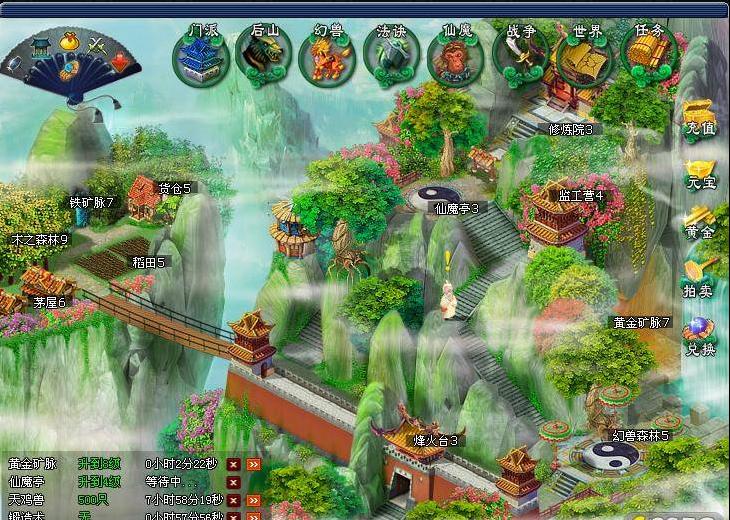730x520 pixels.
Task: Select the 黄金 gold bars button
Action: pyautogui.click(x=700, y=222)
